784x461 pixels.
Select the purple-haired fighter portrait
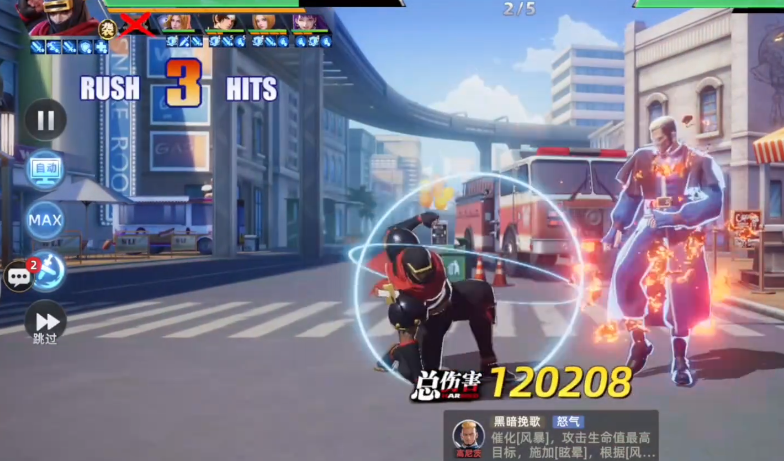[308, 22]
